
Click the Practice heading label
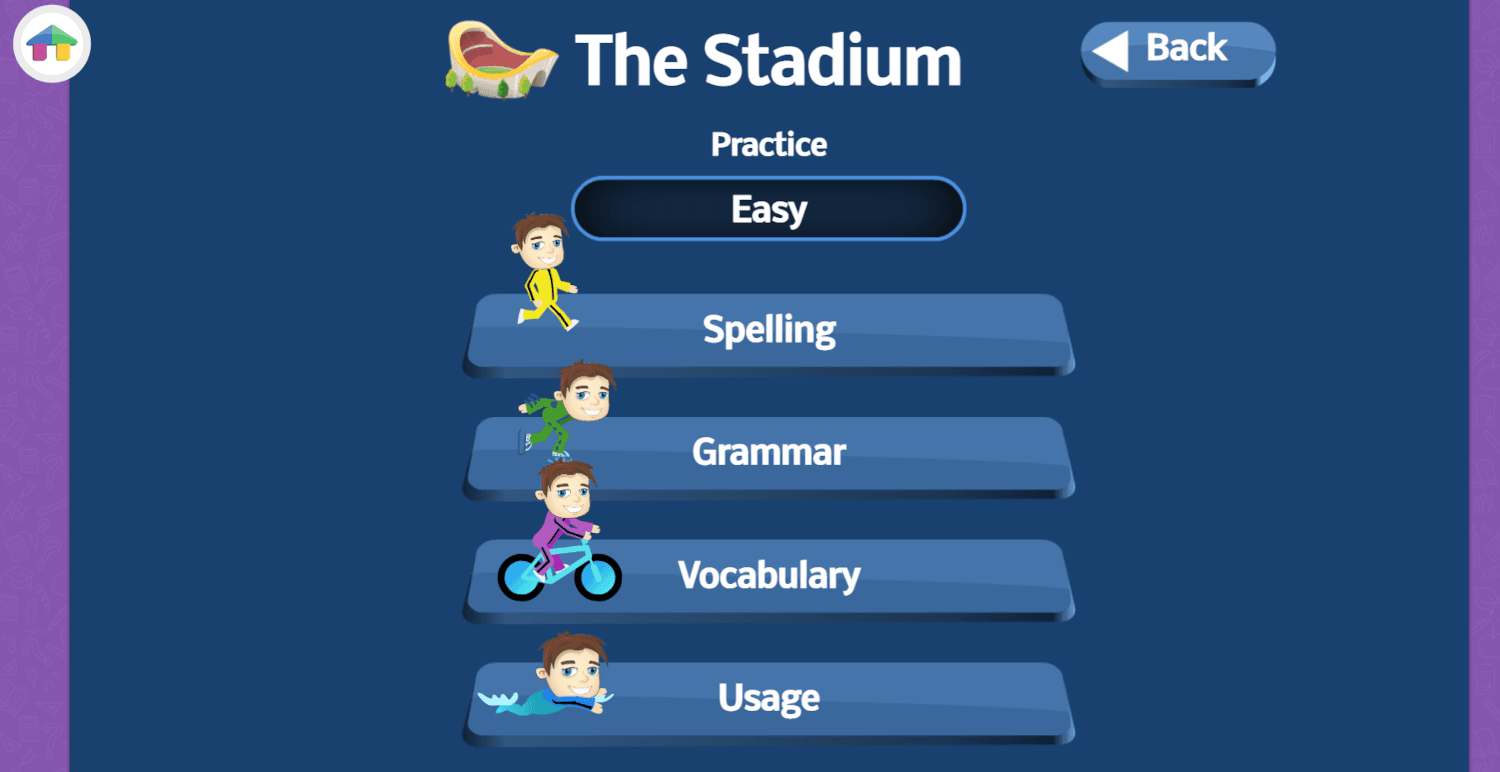point(768,144)
